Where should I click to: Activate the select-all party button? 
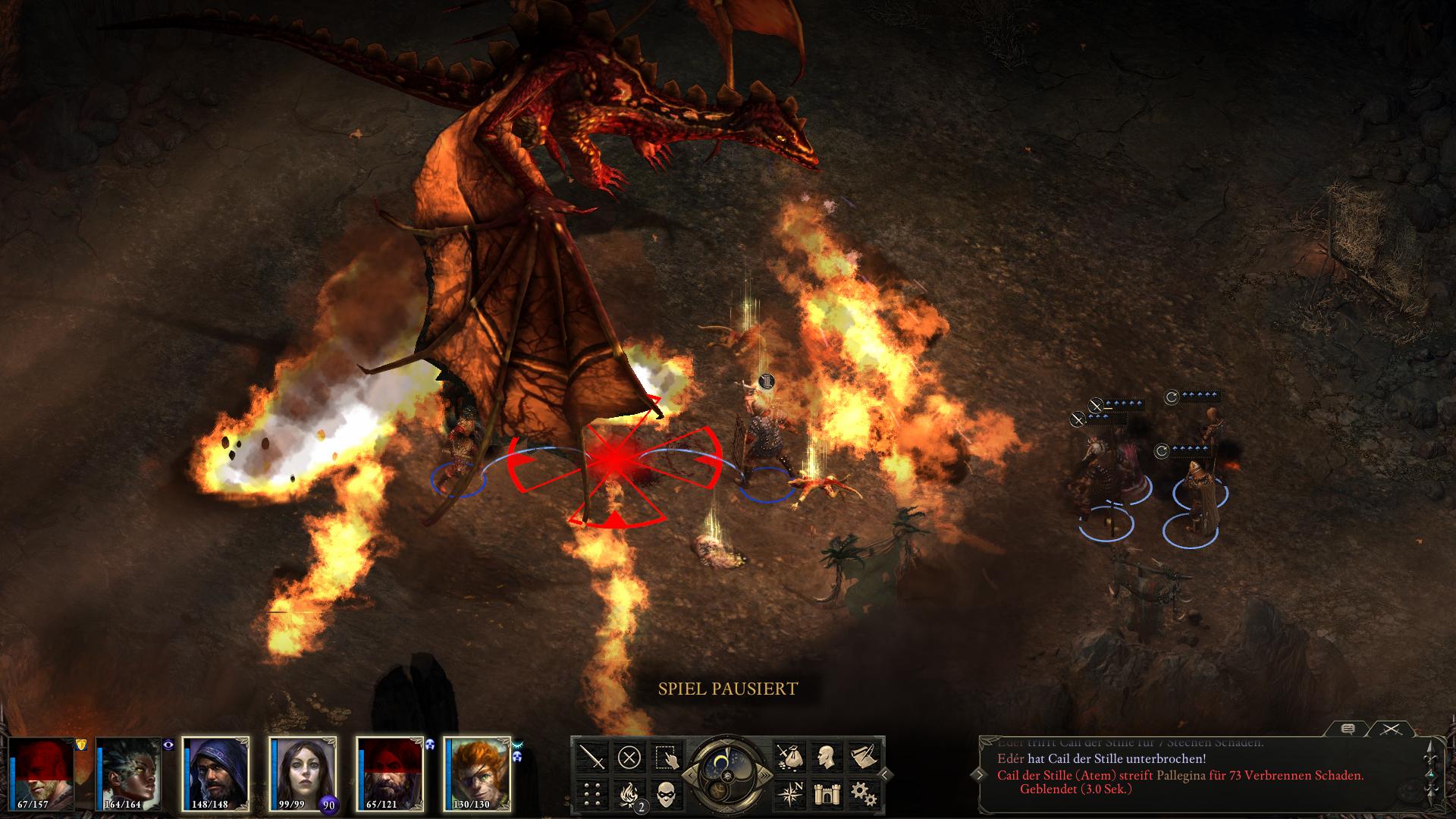click(667, 757)
